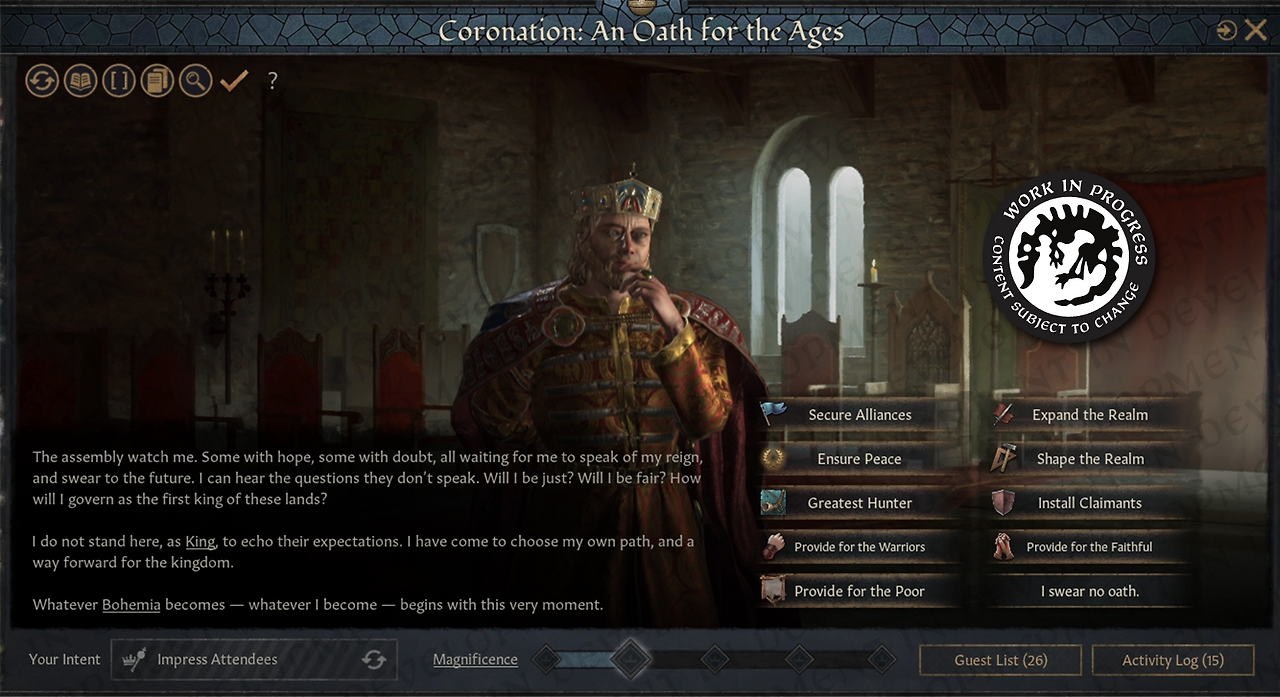
Task: Decline with 'I swear no oath.'
Action: [1090, 591]
